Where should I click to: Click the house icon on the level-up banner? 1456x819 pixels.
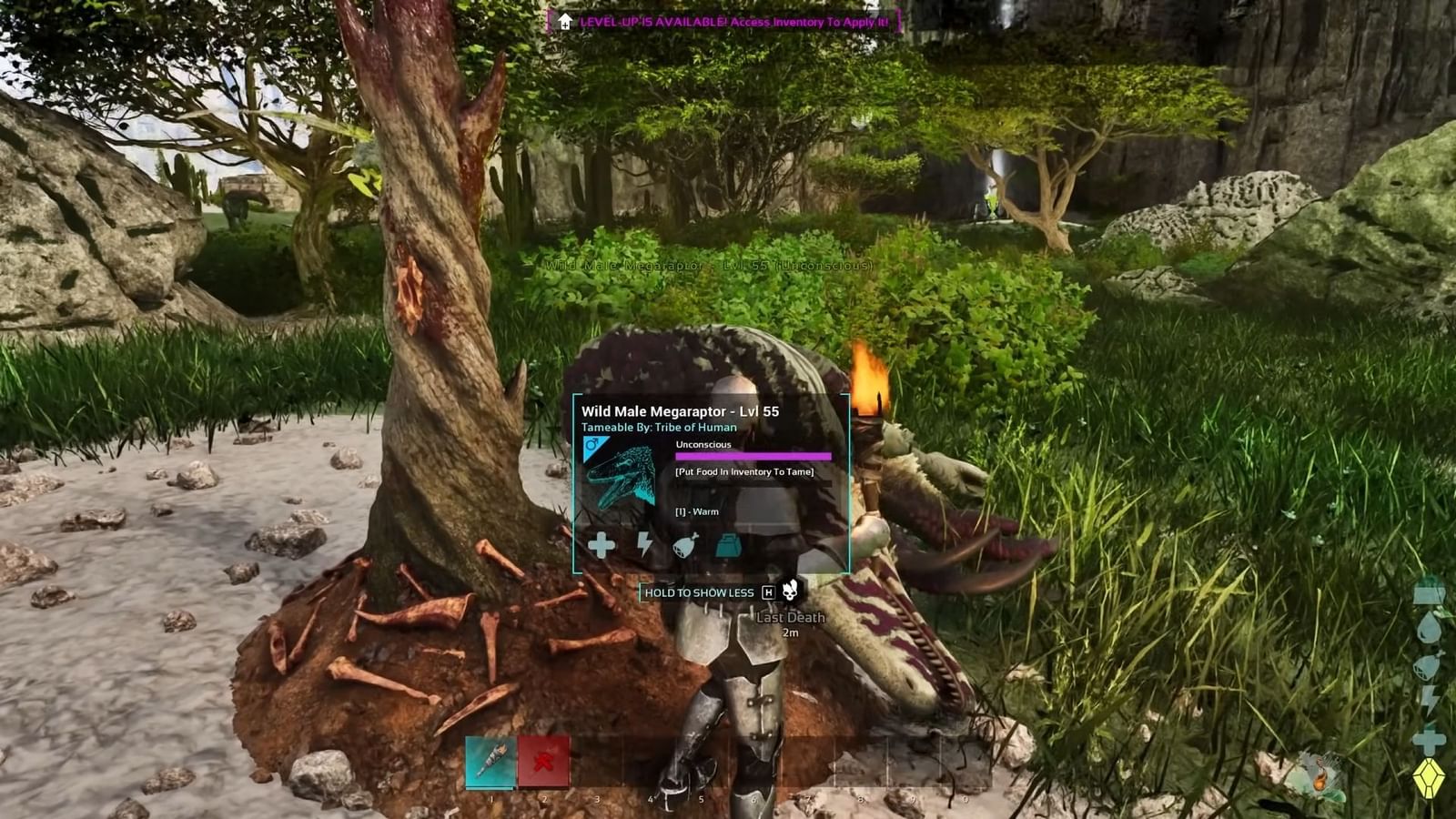click(x=566, y=20)
